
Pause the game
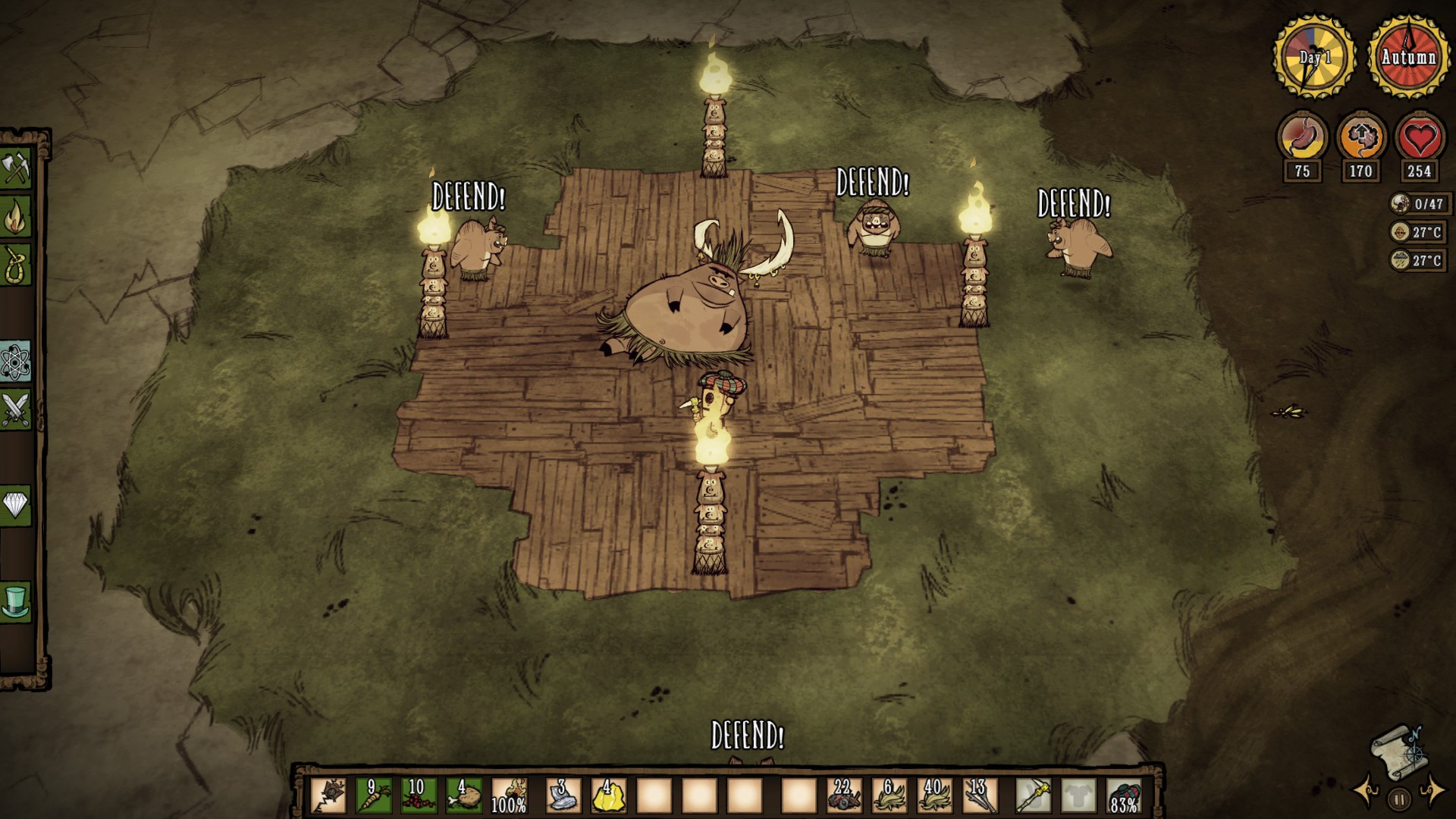point(1399,799)
